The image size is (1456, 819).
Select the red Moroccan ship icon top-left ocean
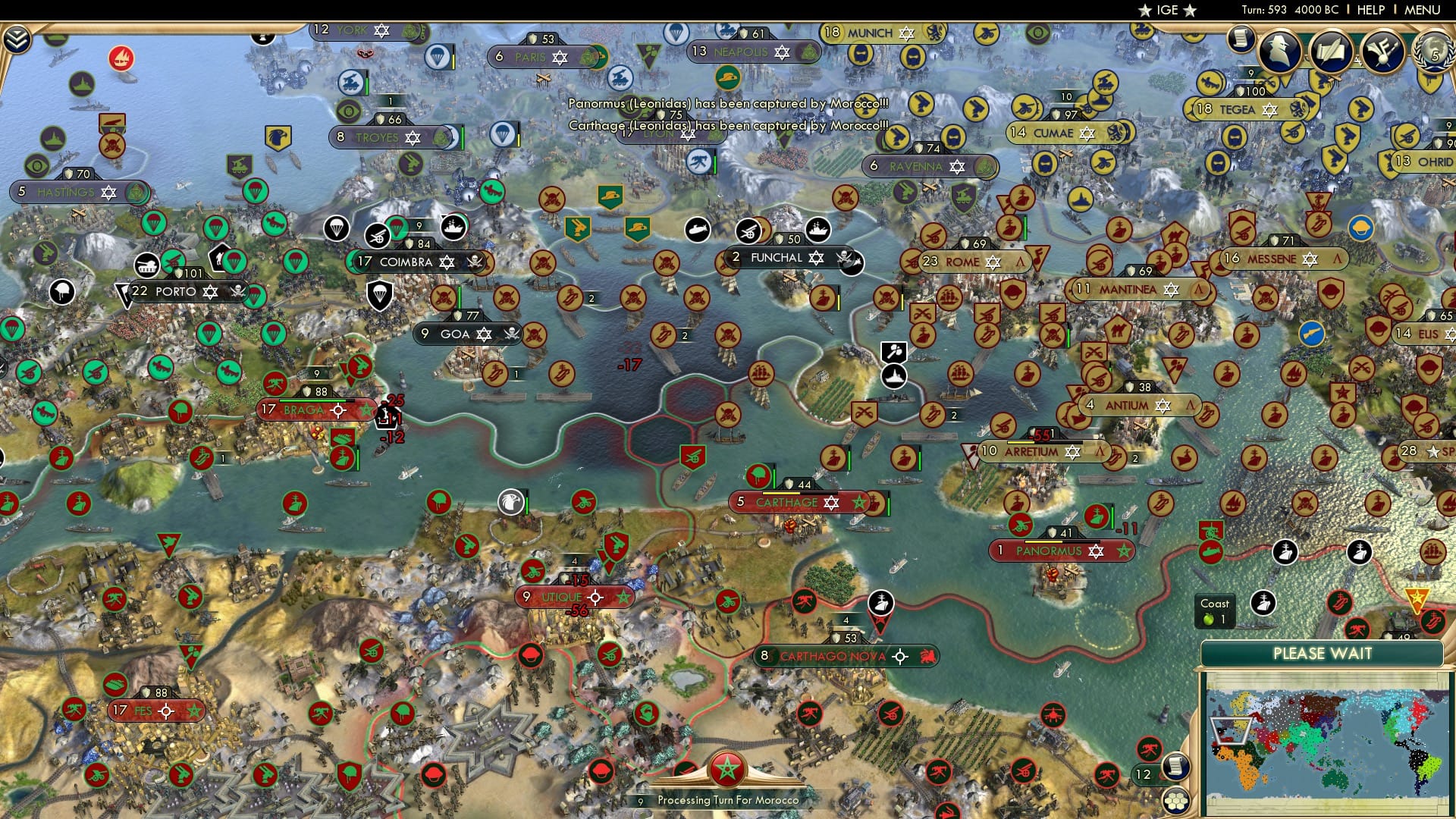pos(121,56)
